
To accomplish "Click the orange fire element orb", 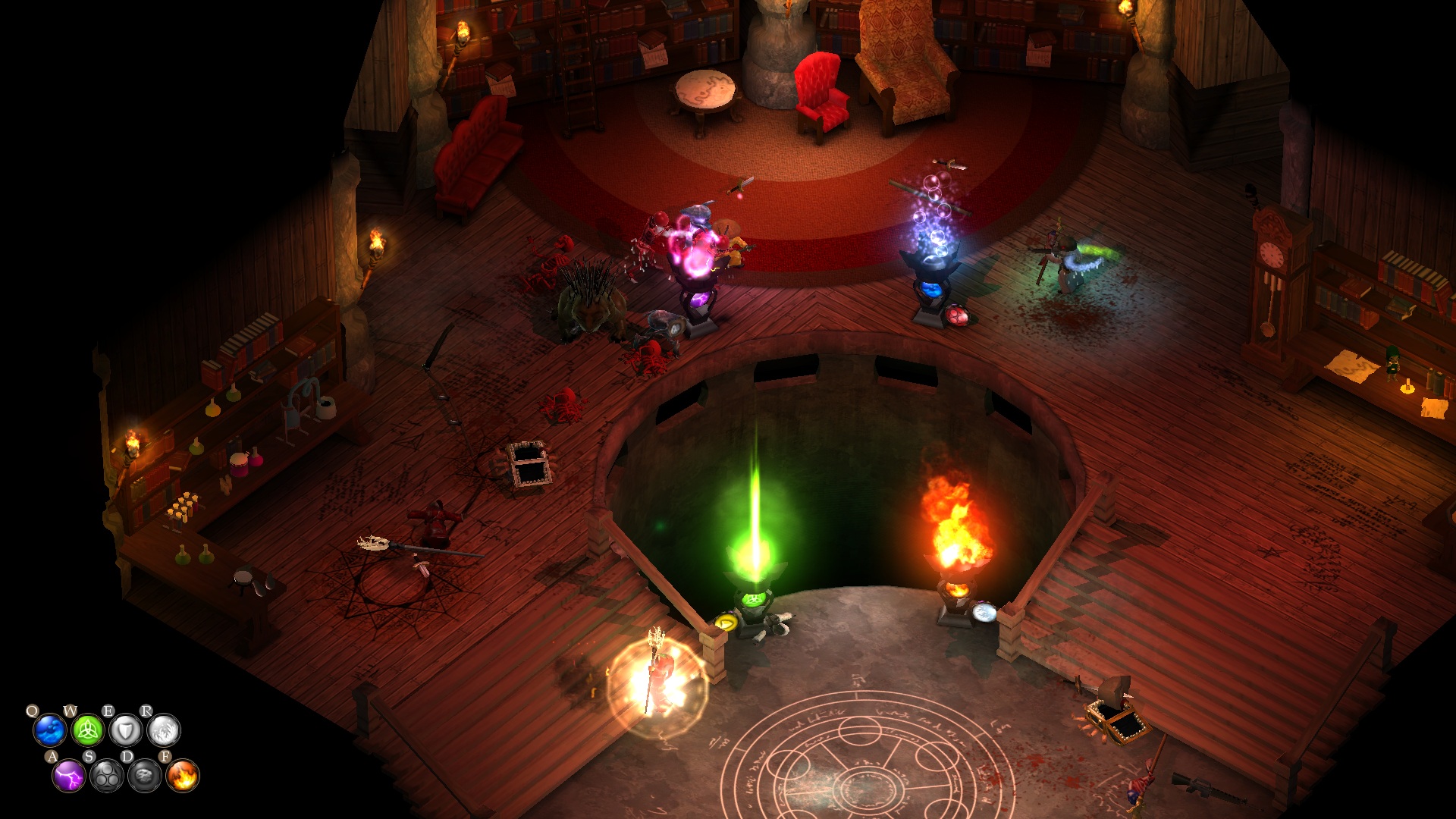I will click(x=183, y=777).
